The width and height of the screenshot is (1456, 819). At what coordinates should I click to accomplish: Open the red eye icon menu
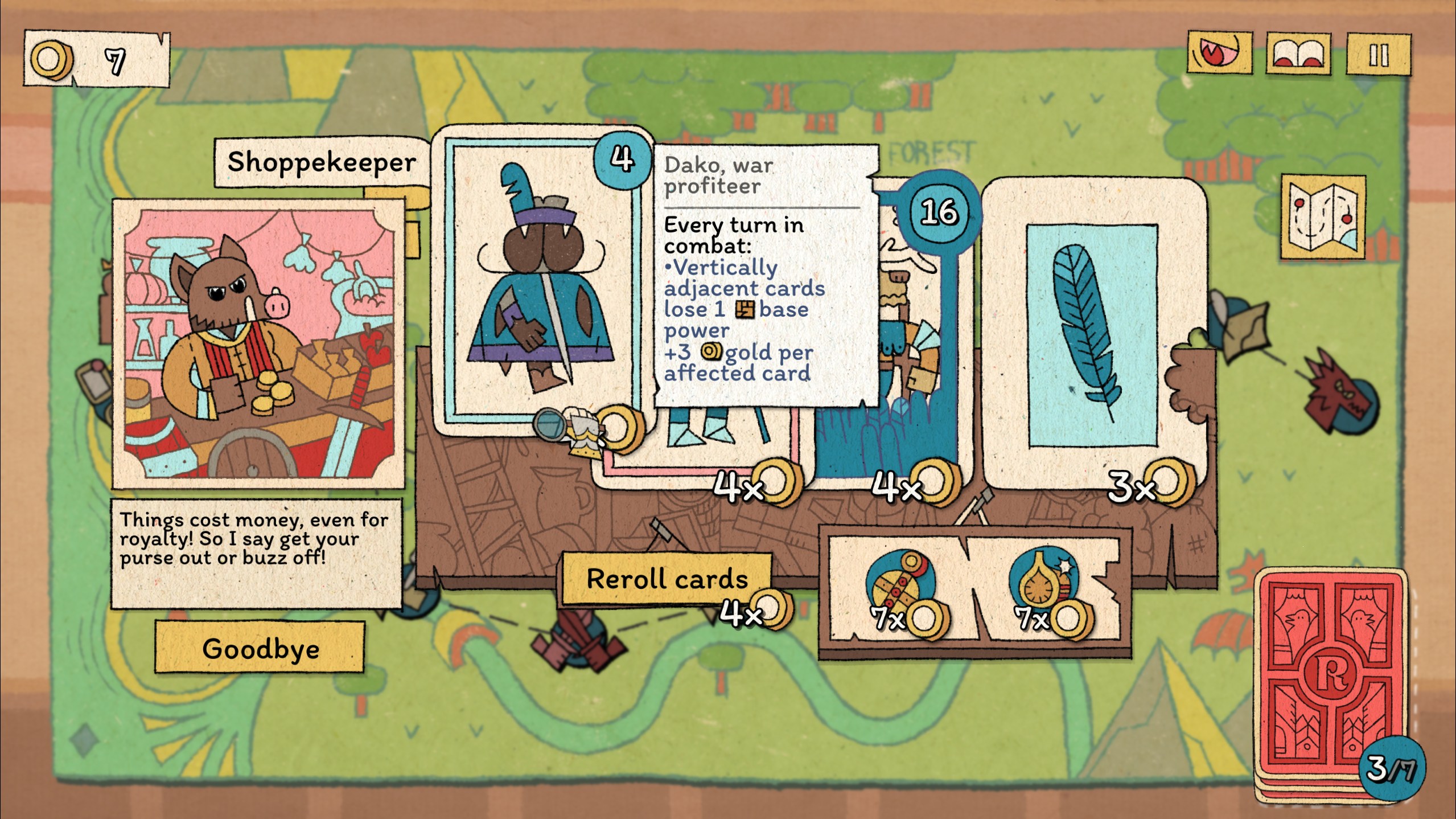click(x=1219, y=53)
